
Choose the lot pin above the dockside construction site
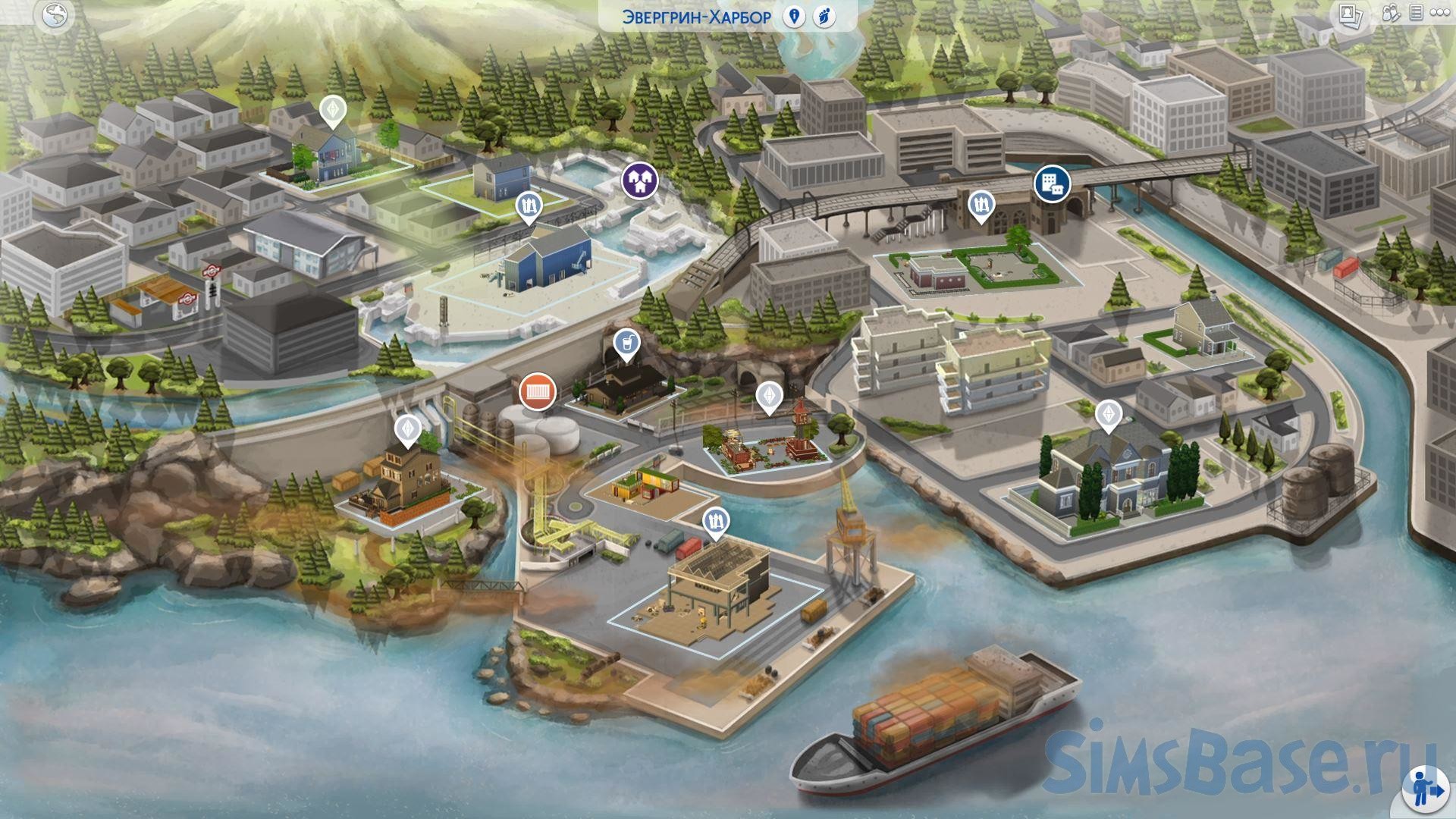click(x=716, y=522)
